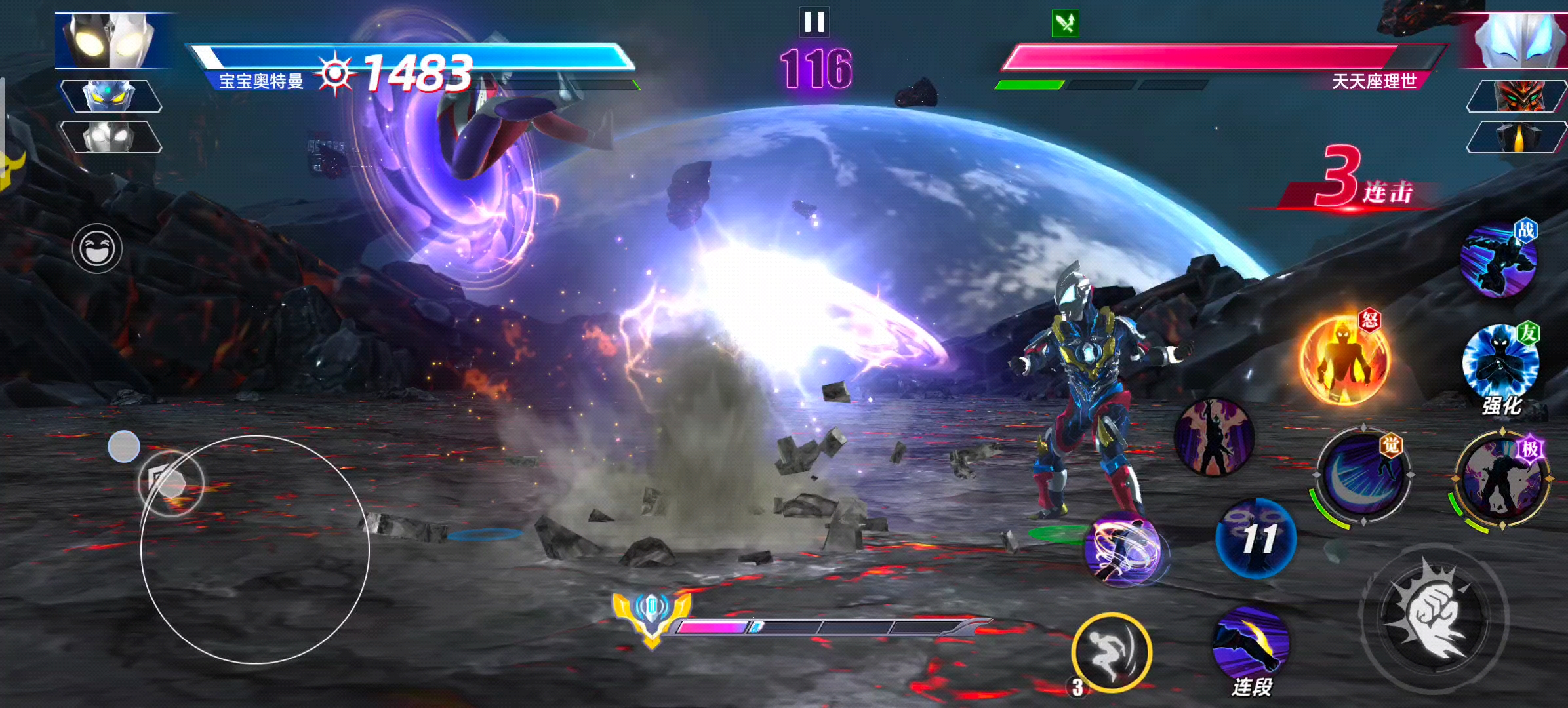Pause the battle
The width and height of the screenshot is (1568, 708).
tap(814, 22)
